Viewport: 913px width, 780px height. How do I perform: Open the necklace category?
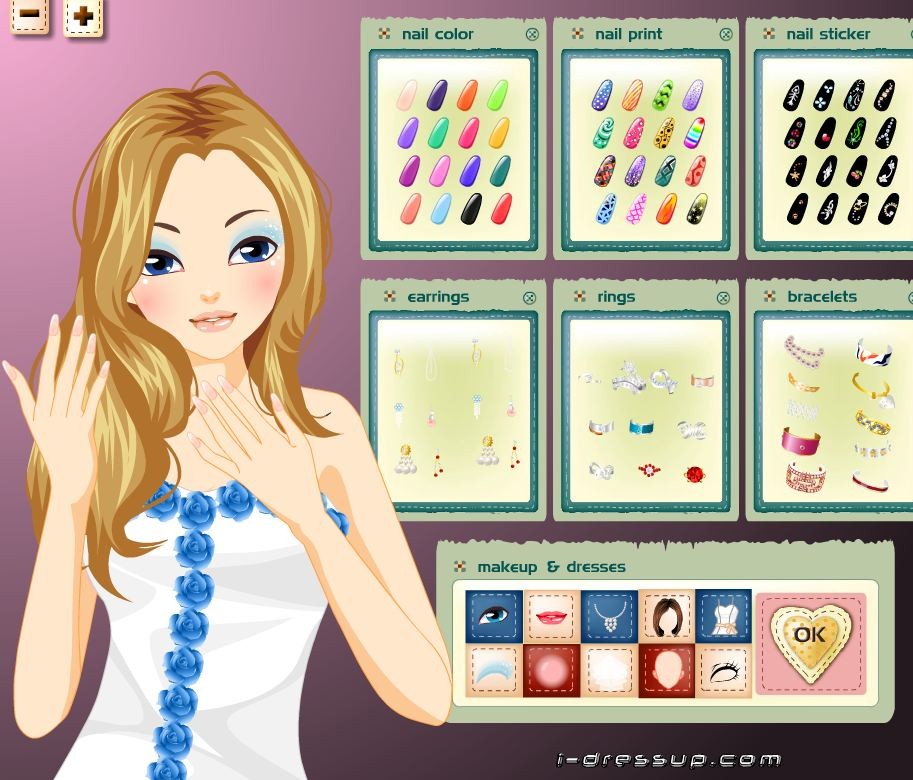[x=608, y=615]
